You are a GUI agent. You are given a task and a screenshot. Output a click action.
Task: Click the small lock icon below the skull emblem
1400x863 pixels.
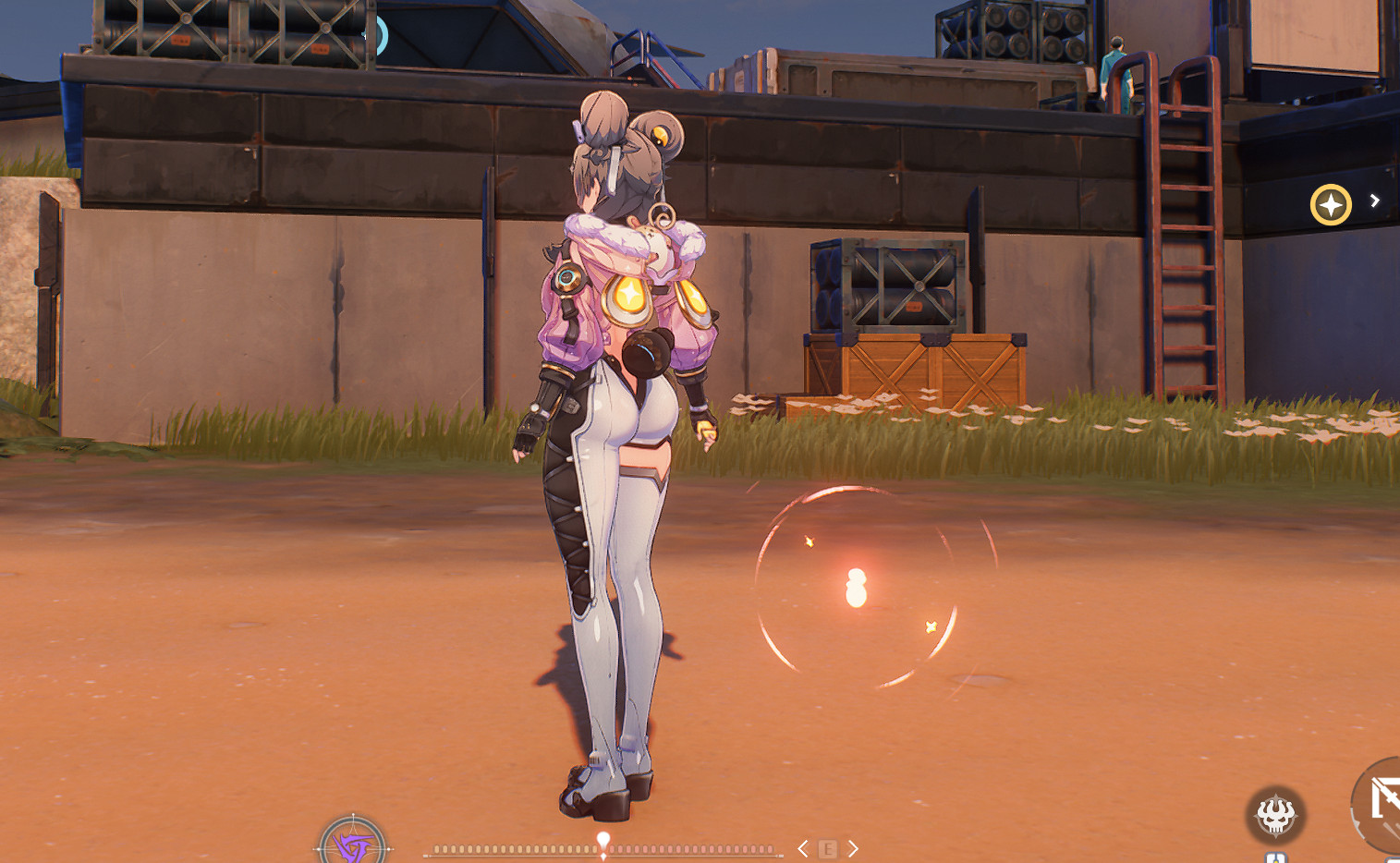(1276, 857)
